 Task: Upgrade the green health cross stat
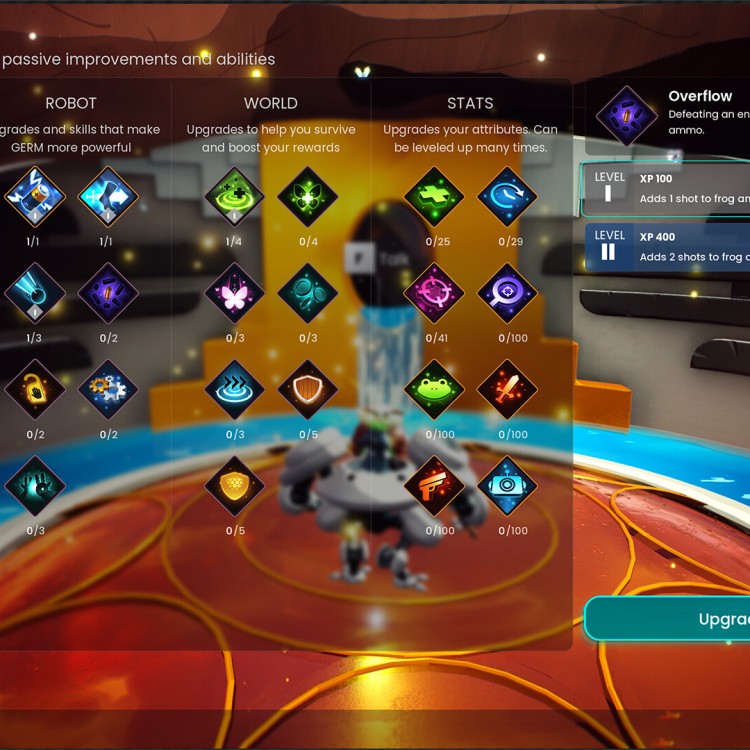pos(434,197)
